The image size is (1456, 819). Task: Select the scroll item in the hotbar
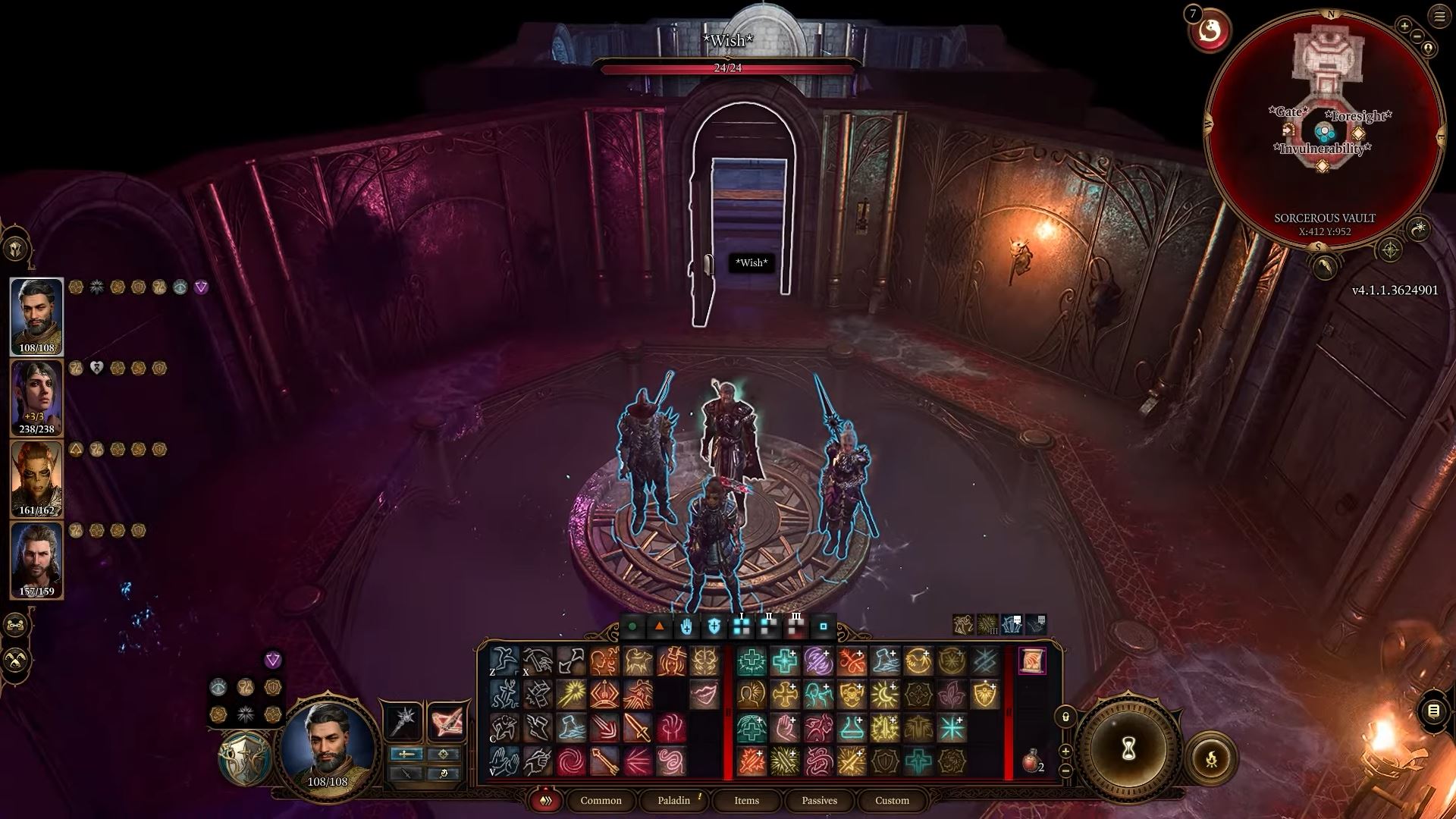click(1031, 661)
